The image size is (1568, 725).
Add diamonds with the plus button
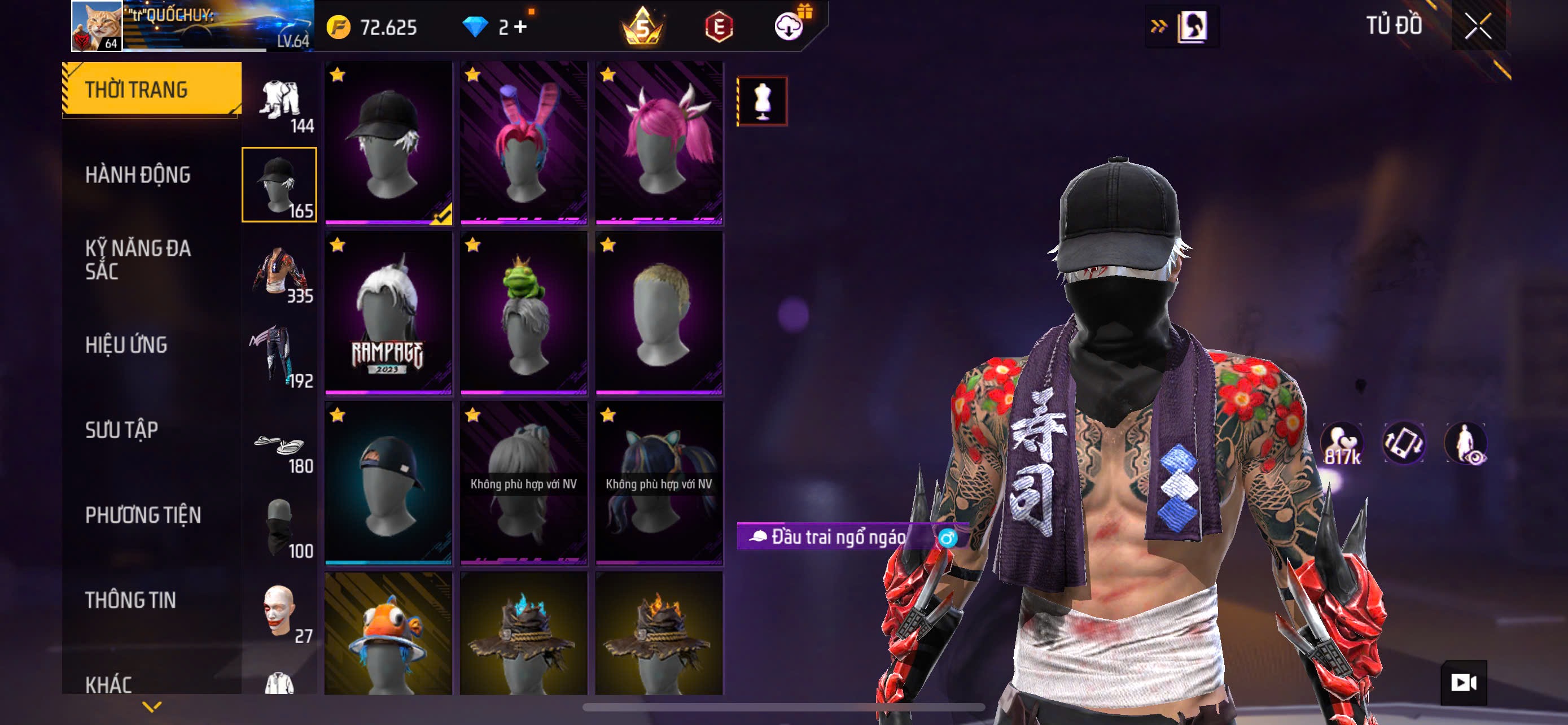(x=520, y=27)
